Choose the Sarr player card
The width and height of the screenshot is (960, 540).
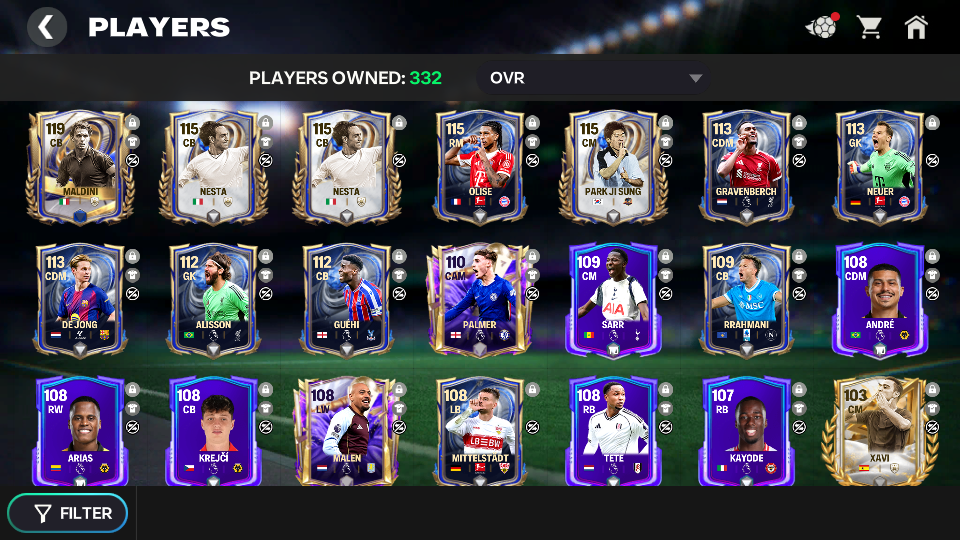point(613,299)
